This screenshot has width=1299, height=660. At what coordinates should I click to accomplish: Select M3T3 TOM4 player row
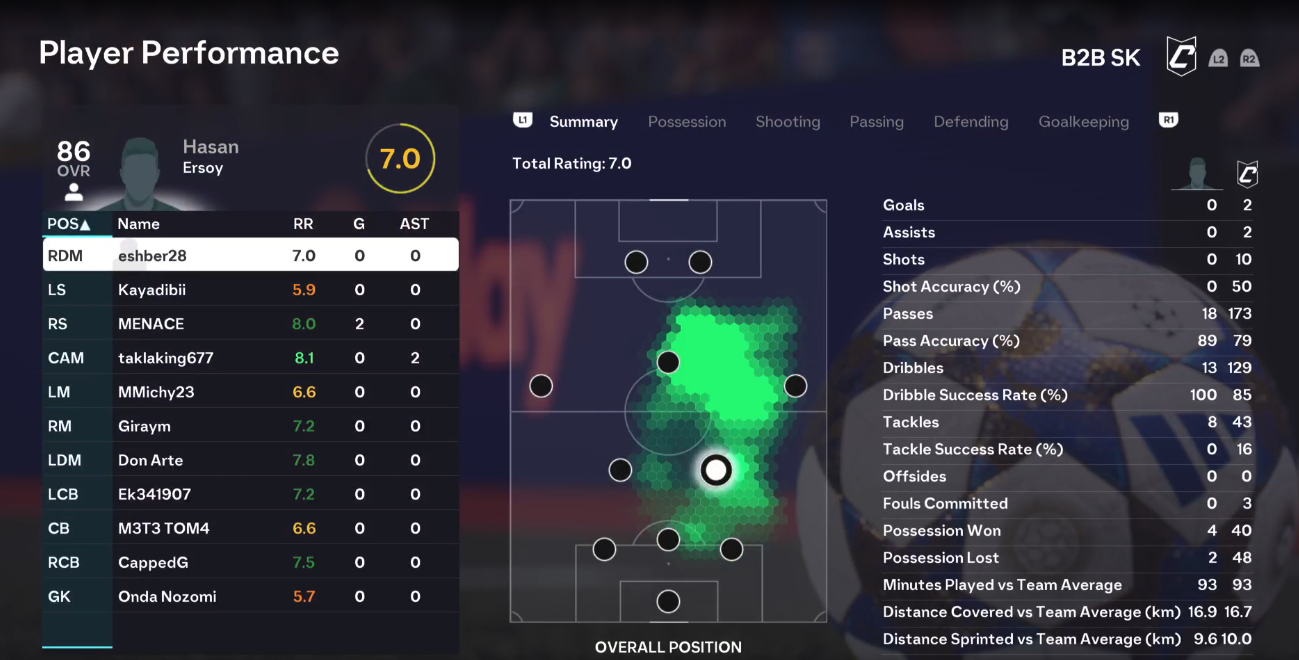pos(250,528)
